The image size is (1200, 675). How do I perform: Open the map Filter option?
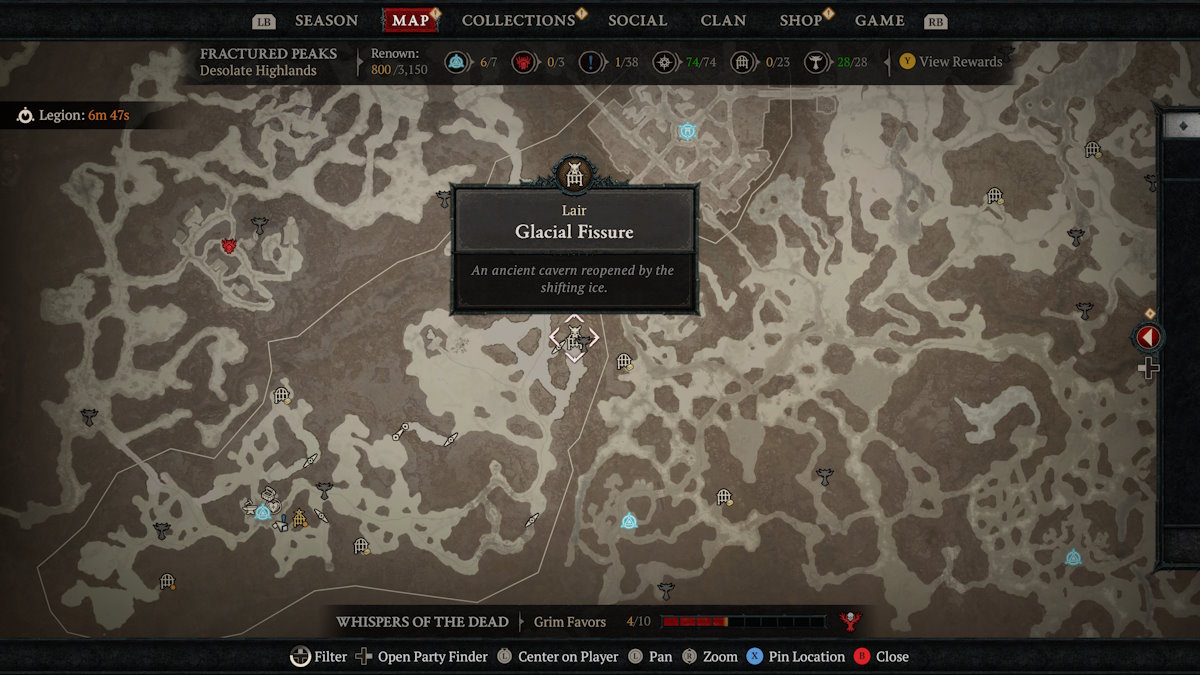coord(319,657)
